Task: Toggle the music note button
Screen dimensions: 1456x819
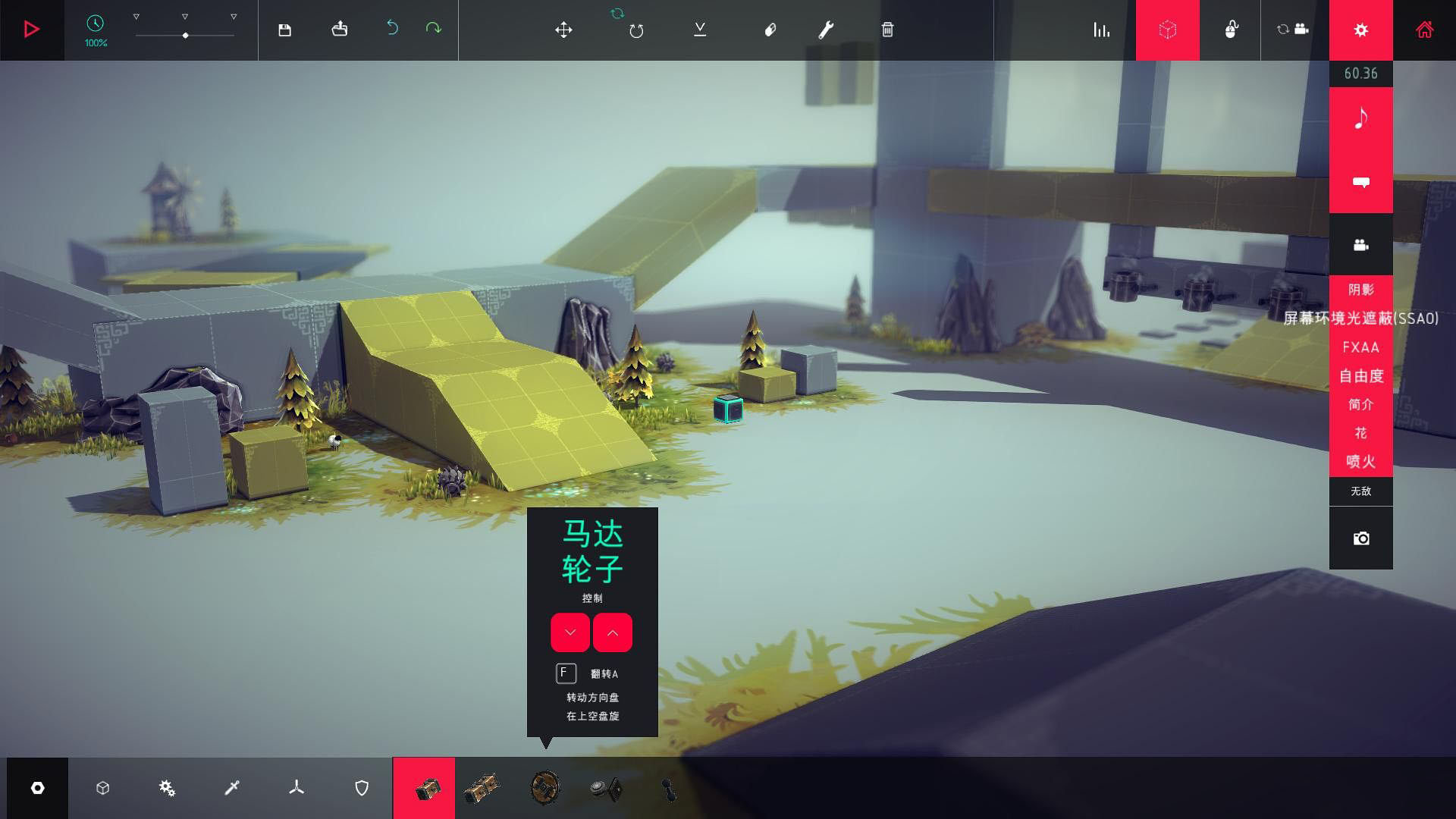Action: [x=1360, y=118]
